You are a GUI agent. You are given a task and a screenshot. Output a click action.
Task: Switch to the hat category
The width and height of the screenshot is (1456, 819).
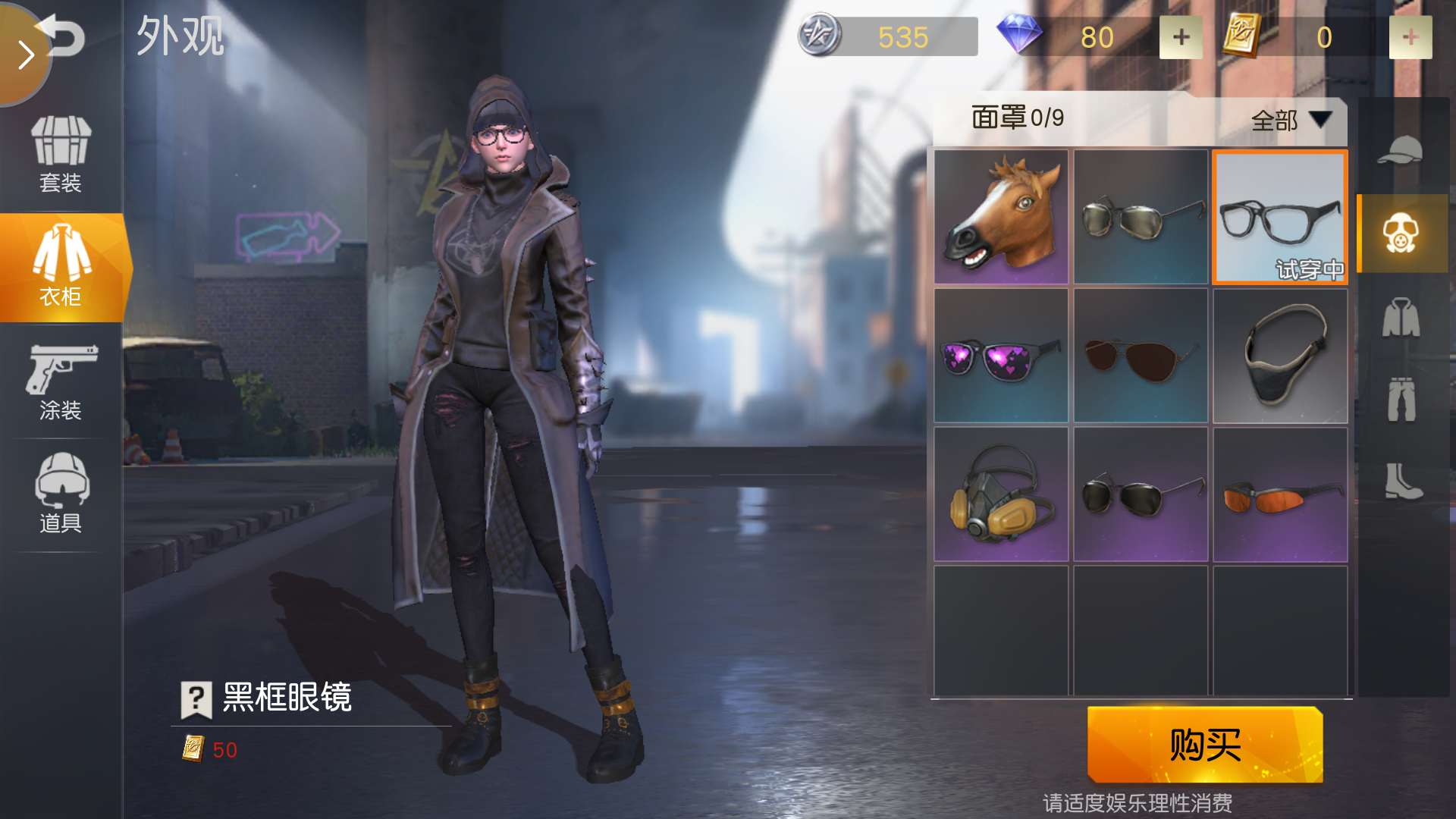1400,150
